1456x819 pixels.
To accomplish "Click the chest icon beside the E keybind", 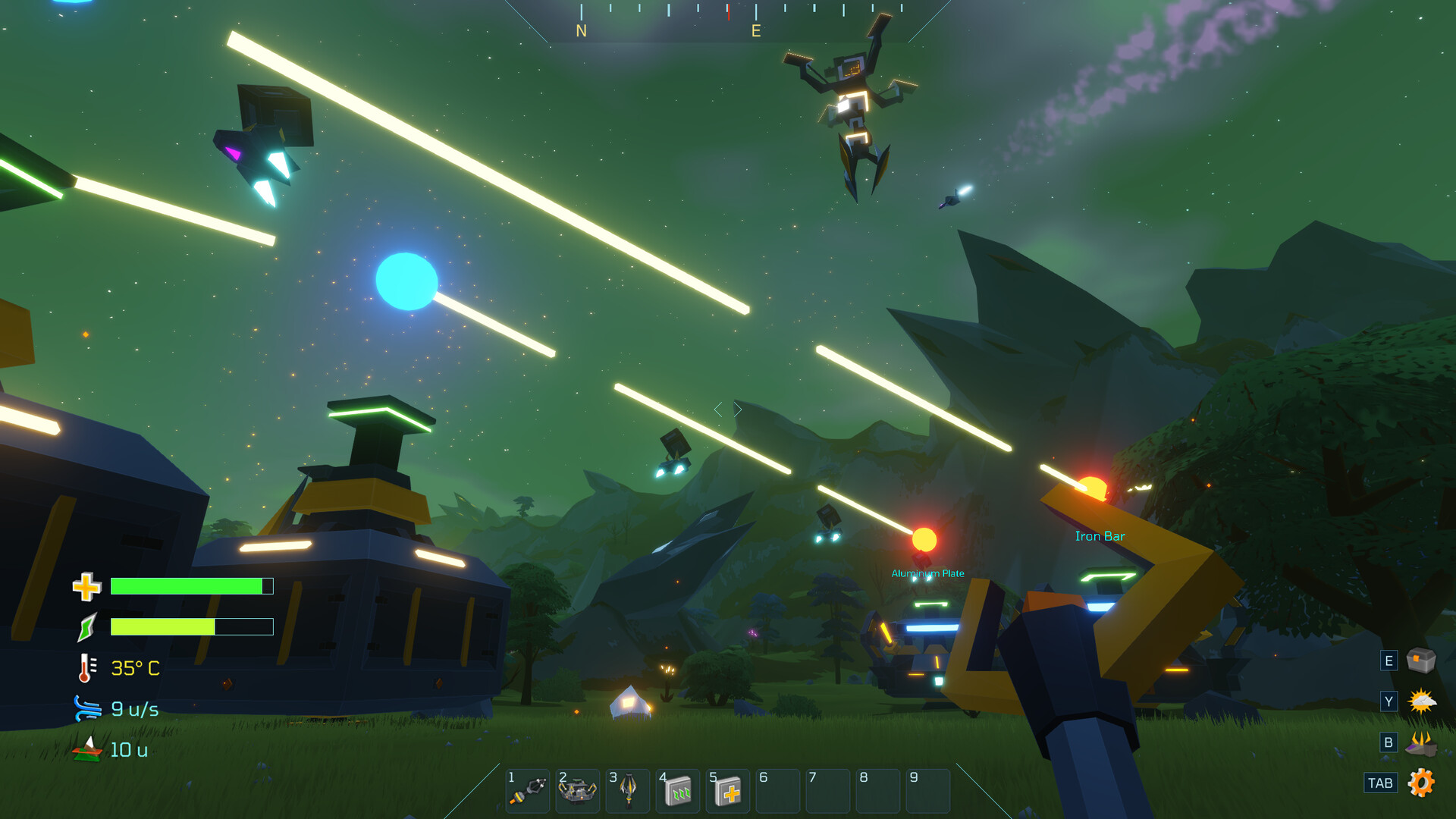I will (1421, 661).
